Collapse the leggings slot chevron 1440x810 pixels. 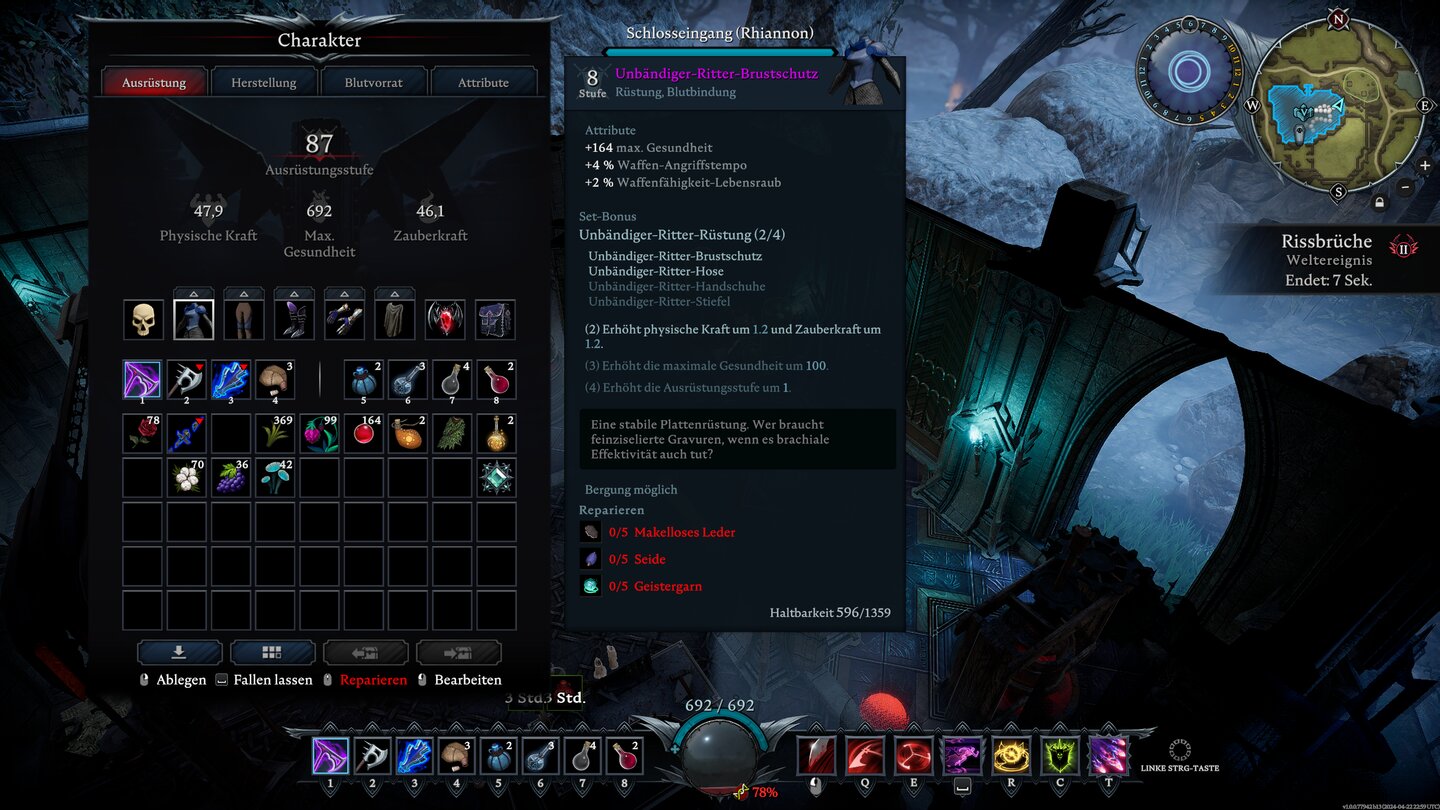pyautogui.click(x=243, y=294)
